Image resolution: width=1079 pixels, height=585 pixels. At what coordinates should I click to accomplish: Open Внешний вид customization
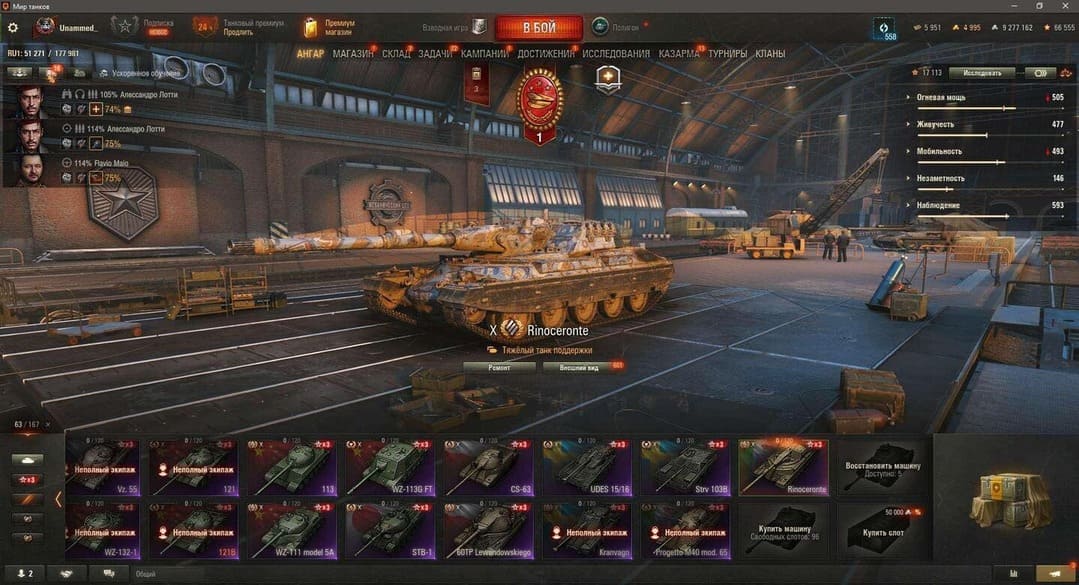tap(578, 367)
